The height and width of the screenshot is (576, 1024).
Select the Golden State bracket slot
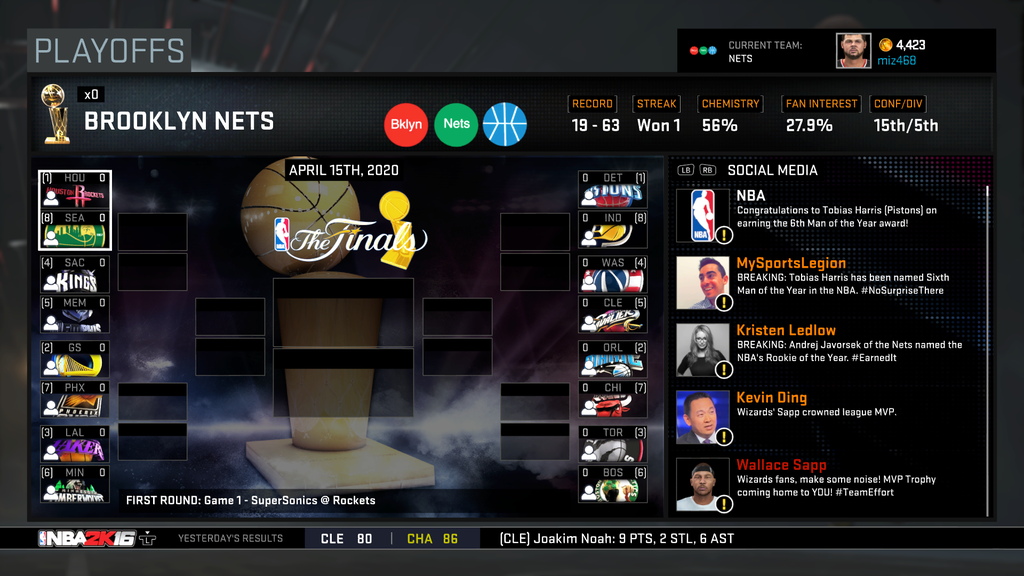pos(75,360)
